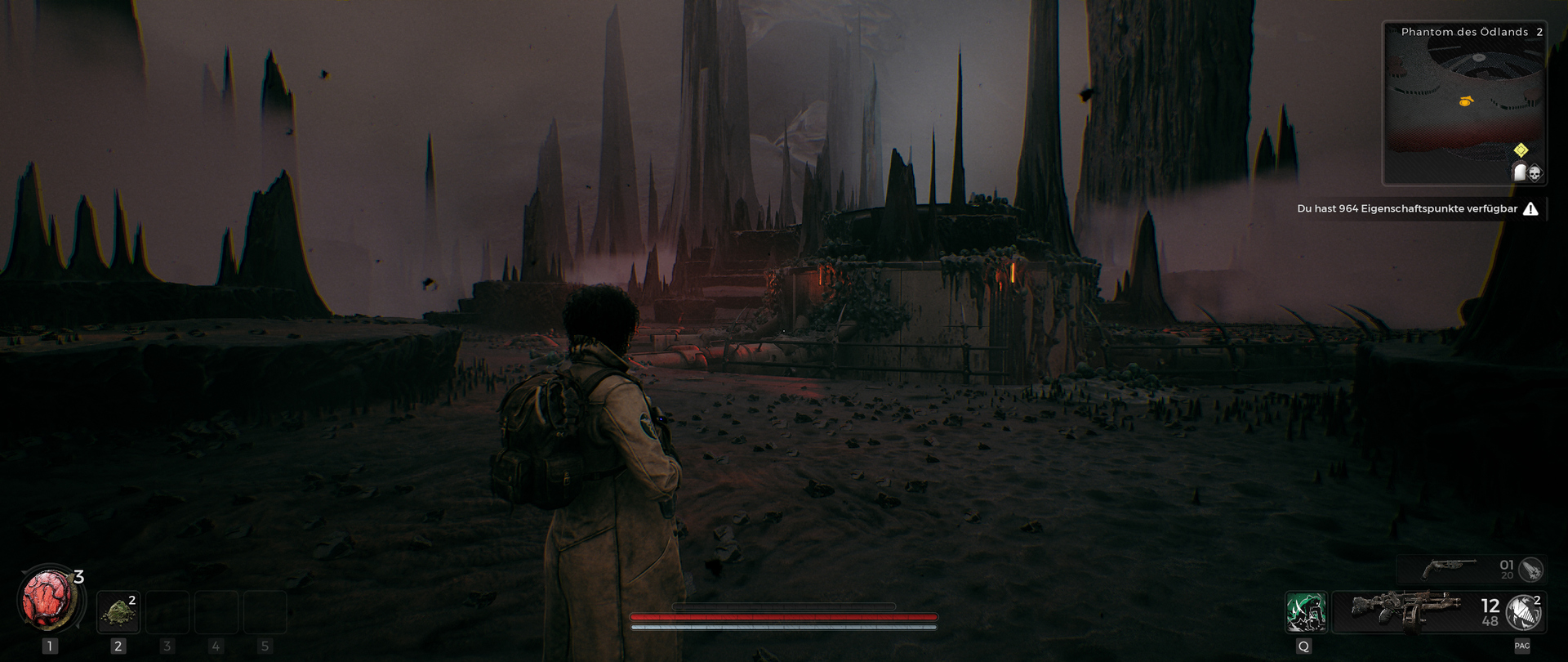Open the Eigenschaftspunkte verfügbar notification
The height and width of the screenshot is (662, 1568).
click(1417, 208)
